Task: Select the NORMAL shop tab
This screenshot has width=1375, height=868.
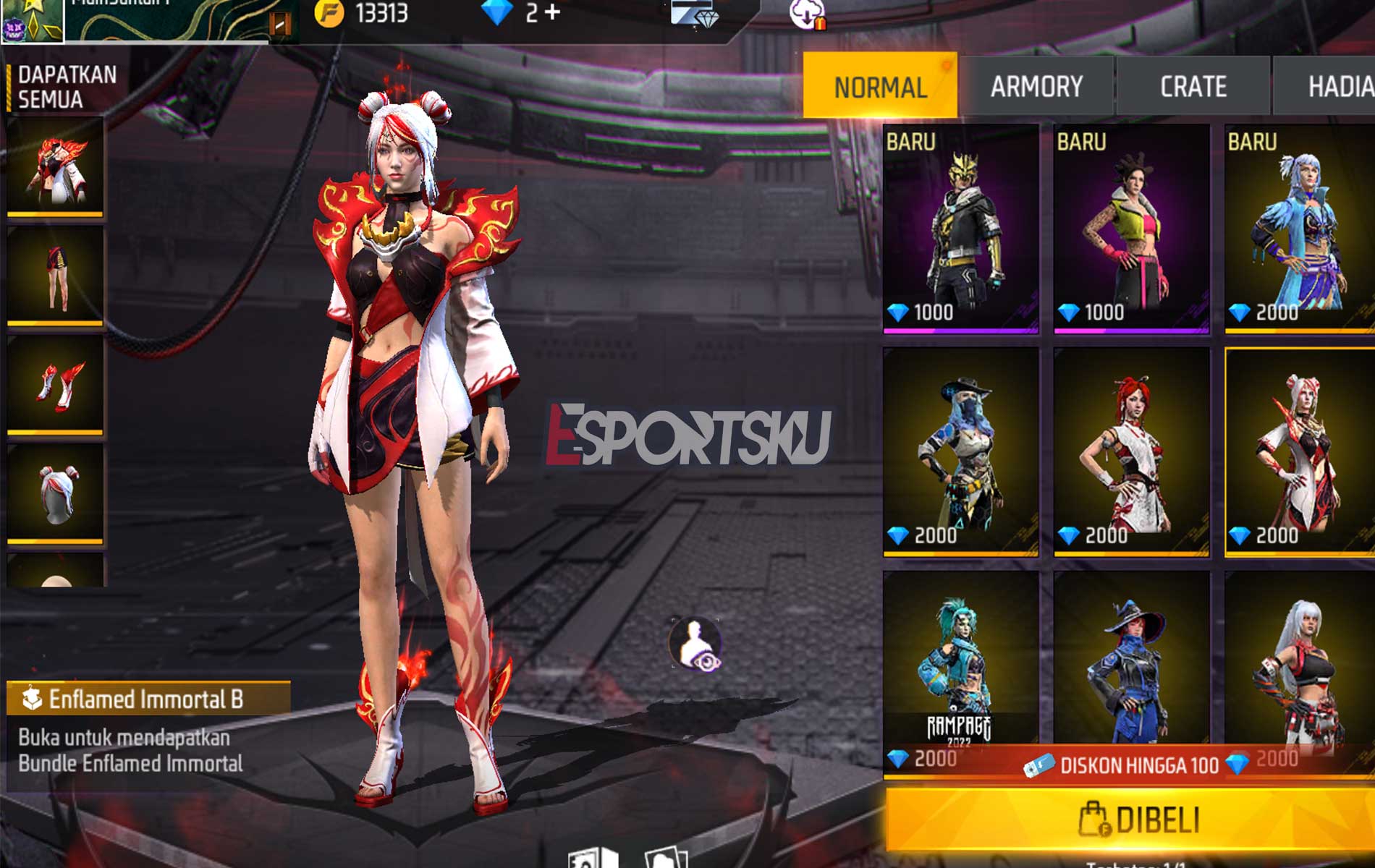Action: pos(880,87)
